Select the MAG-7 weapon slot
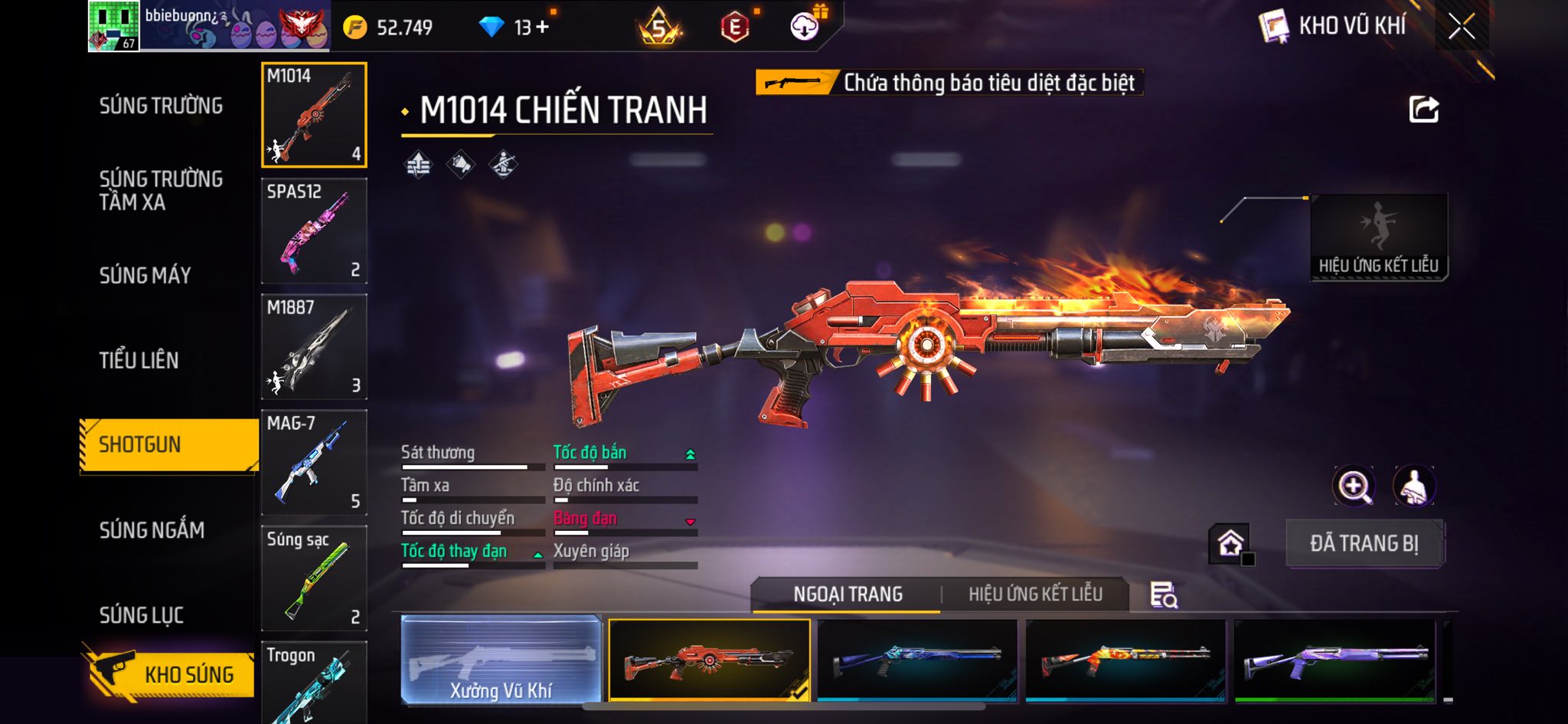This screenshot has height=724, width=1568. 314,462
